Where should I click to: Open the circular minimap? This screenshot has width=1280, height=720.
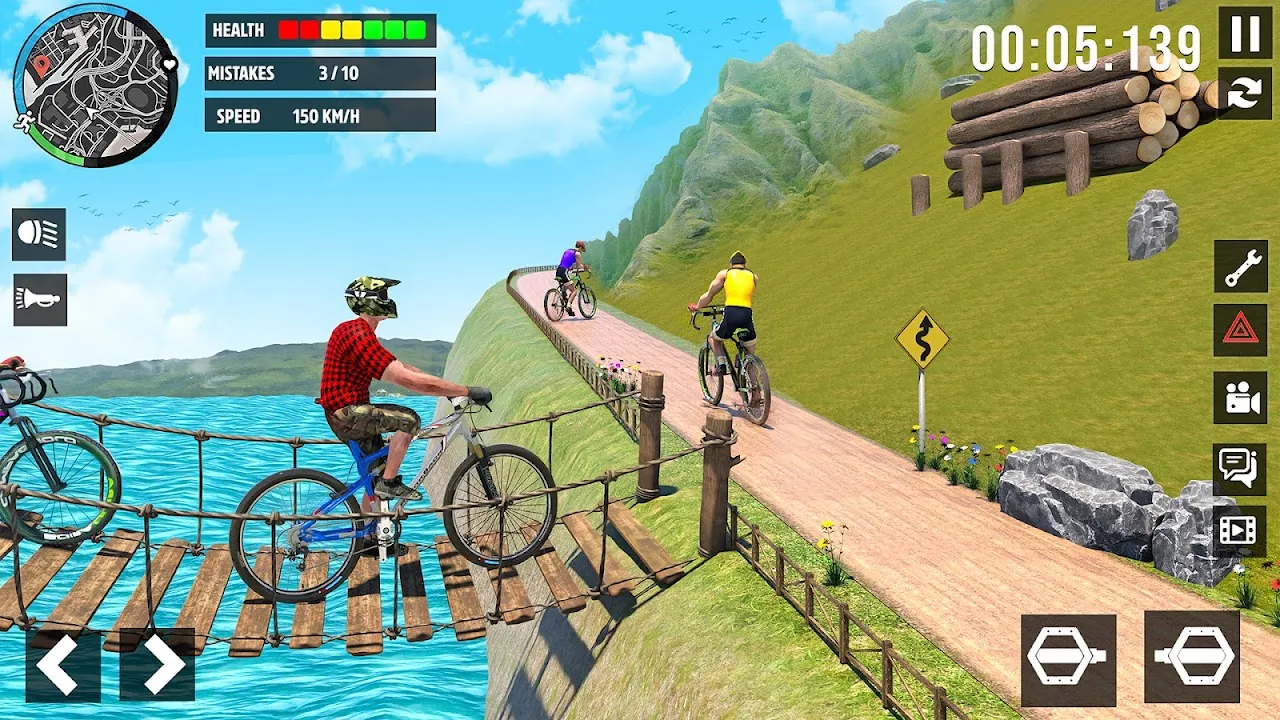95,85
